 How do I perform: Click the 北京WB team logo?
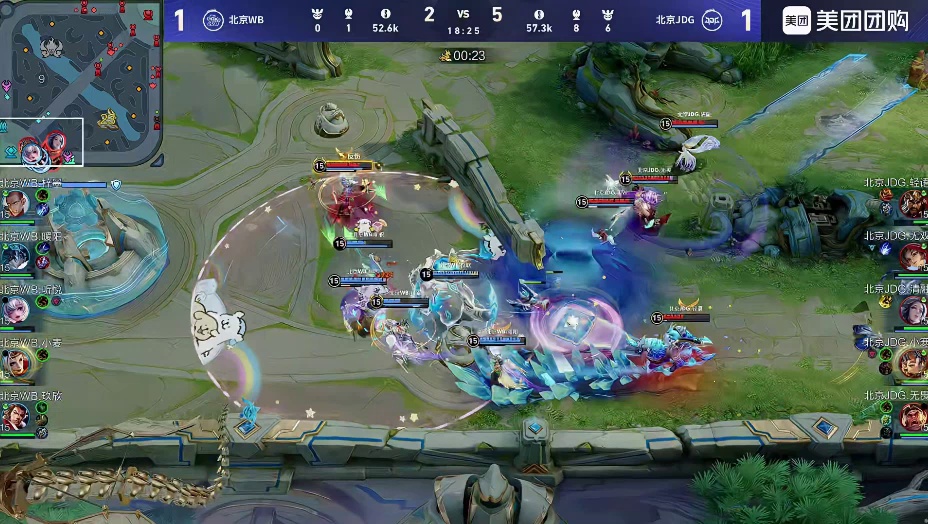(x=213, y=20)
